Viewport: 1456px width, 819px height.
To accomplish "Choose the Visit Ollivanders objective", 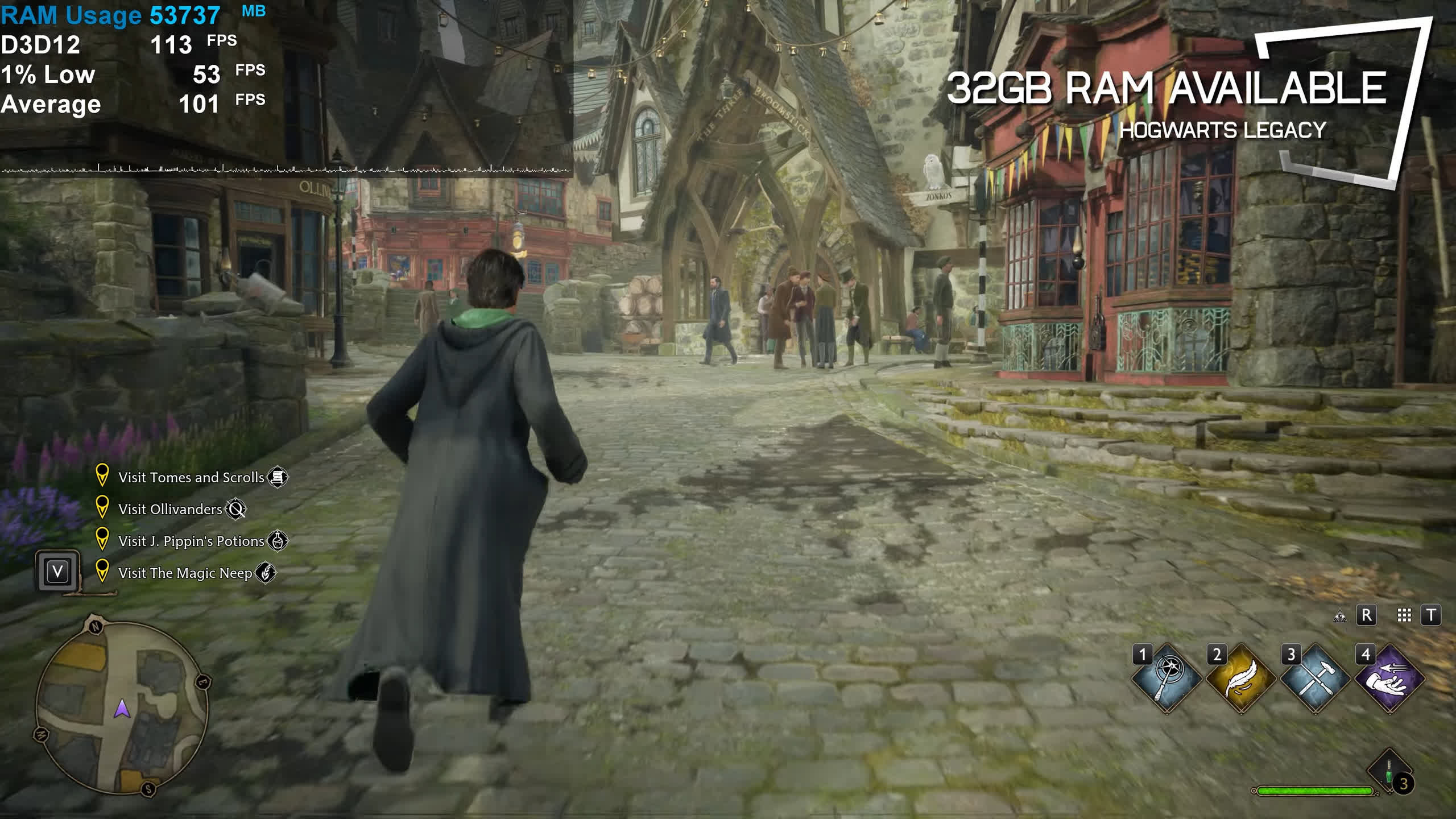I will [x=170, y=509].
